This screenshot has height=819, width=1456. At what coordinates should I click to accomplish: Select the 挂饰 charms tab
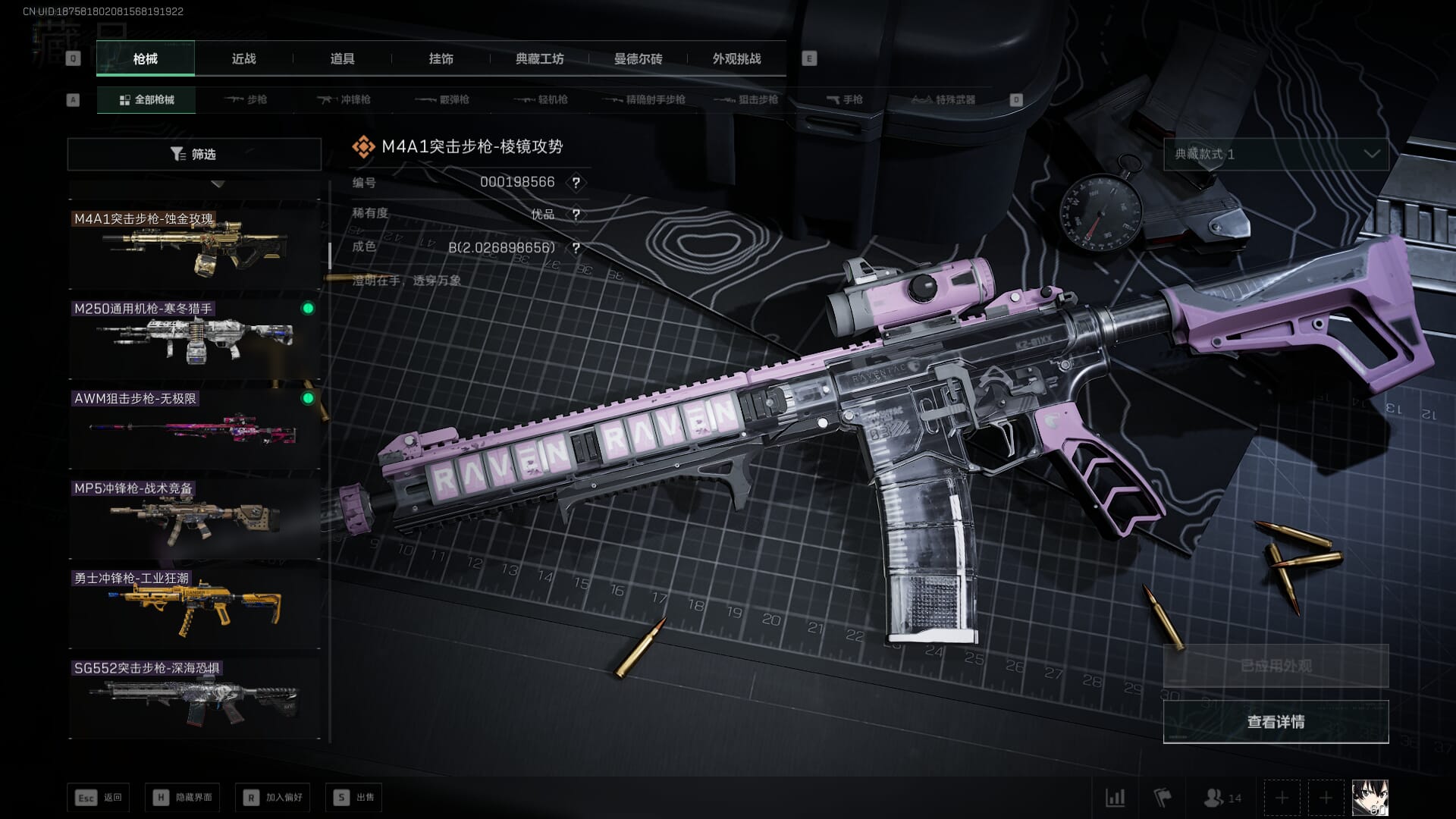pos(441,58)
